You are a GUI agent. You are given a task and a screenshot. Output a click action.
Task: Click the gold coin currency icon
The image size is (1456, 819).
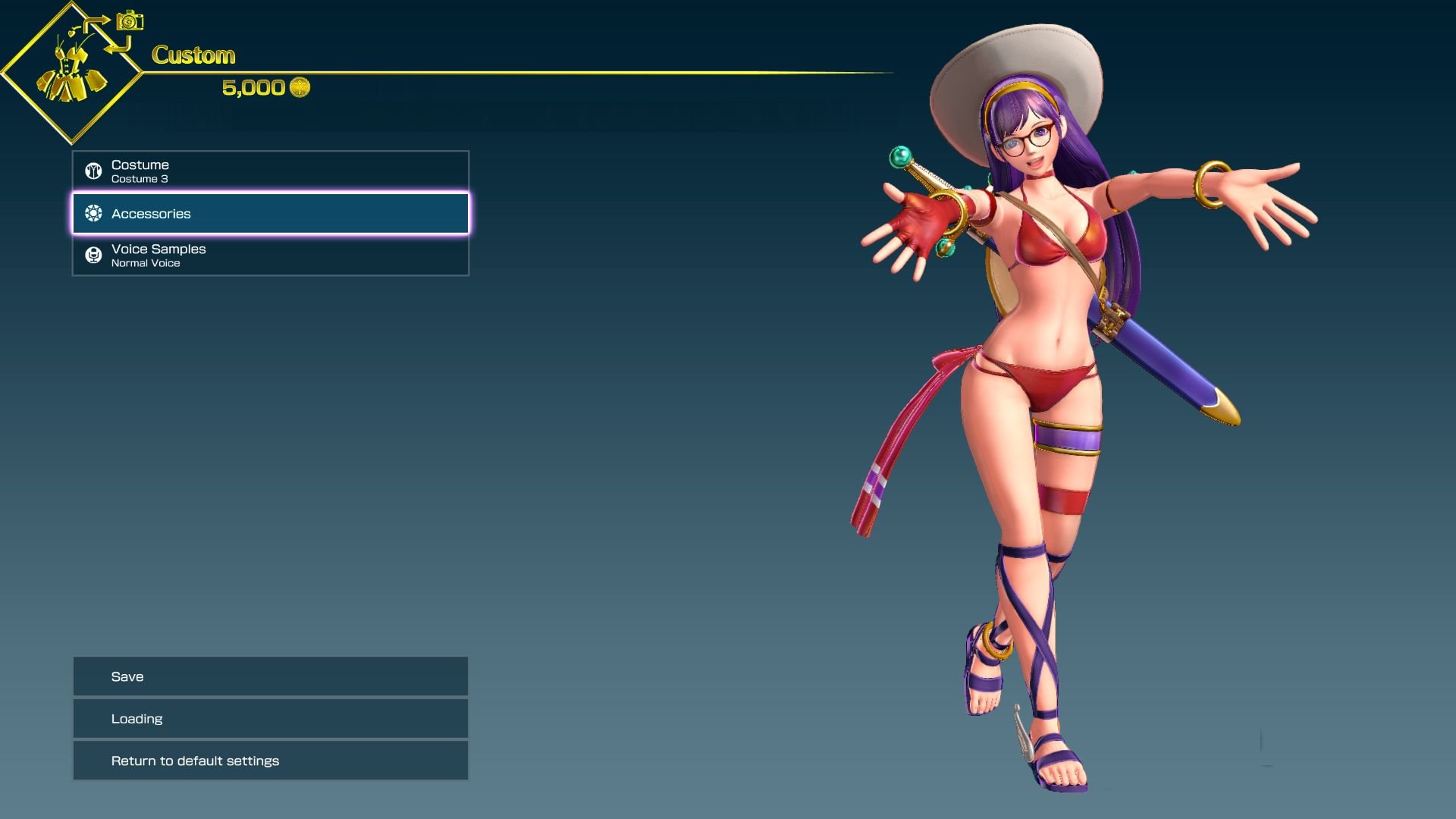pos(299,87)
